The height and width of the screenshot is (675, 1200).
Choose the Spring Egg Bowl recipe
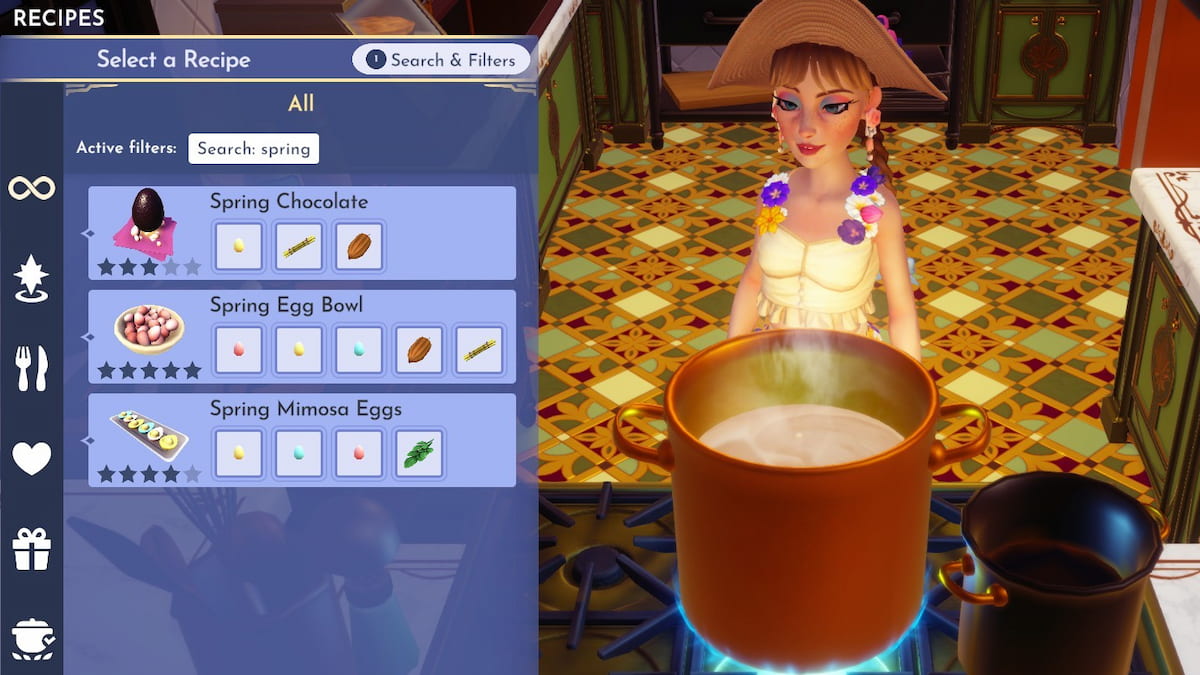(286, 306)
